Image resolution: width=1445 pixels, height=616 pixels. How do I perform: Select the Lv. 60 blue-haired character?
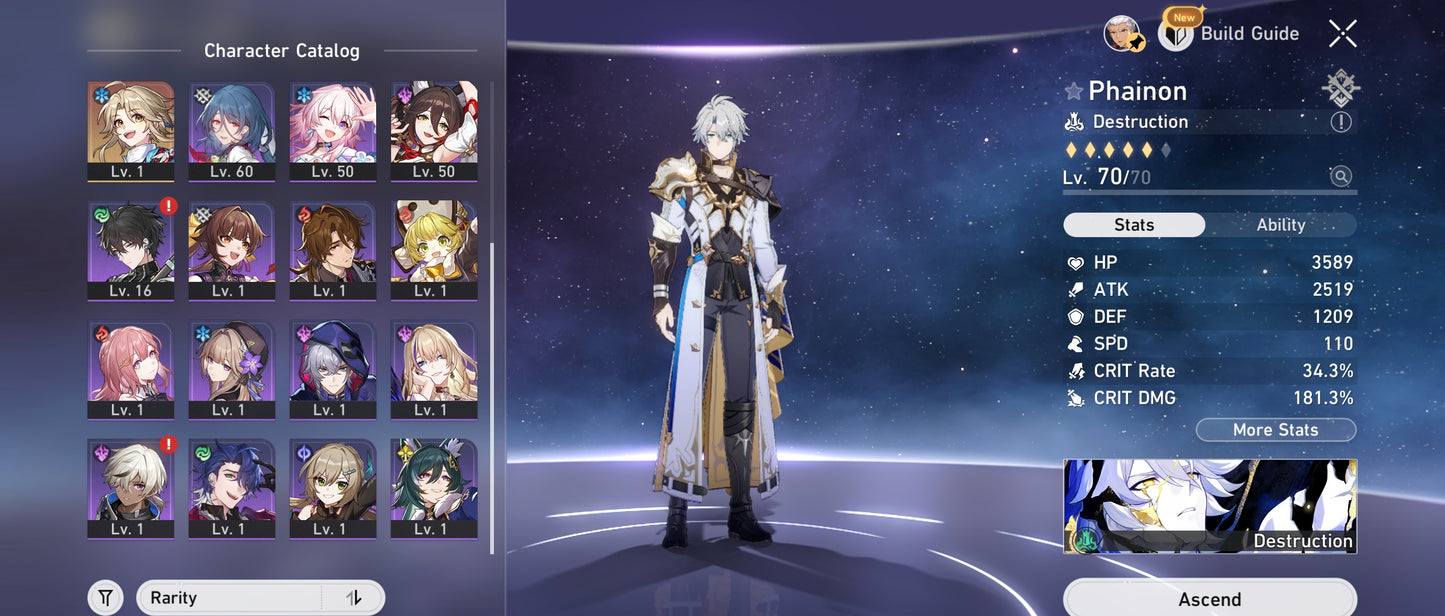[232, 131]
